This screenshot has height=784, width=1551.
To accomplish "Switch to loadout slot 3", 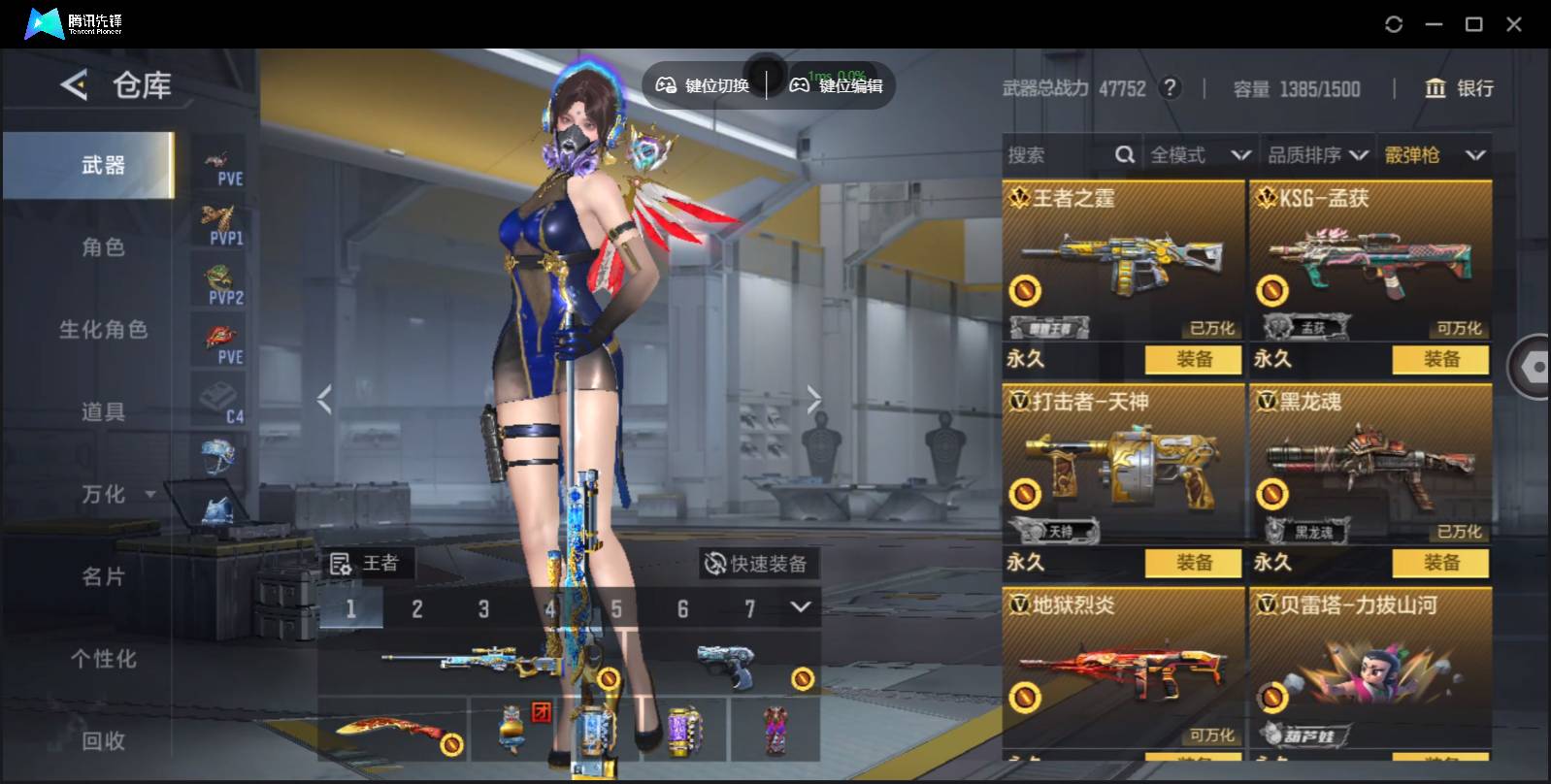I will coord(483,609).
